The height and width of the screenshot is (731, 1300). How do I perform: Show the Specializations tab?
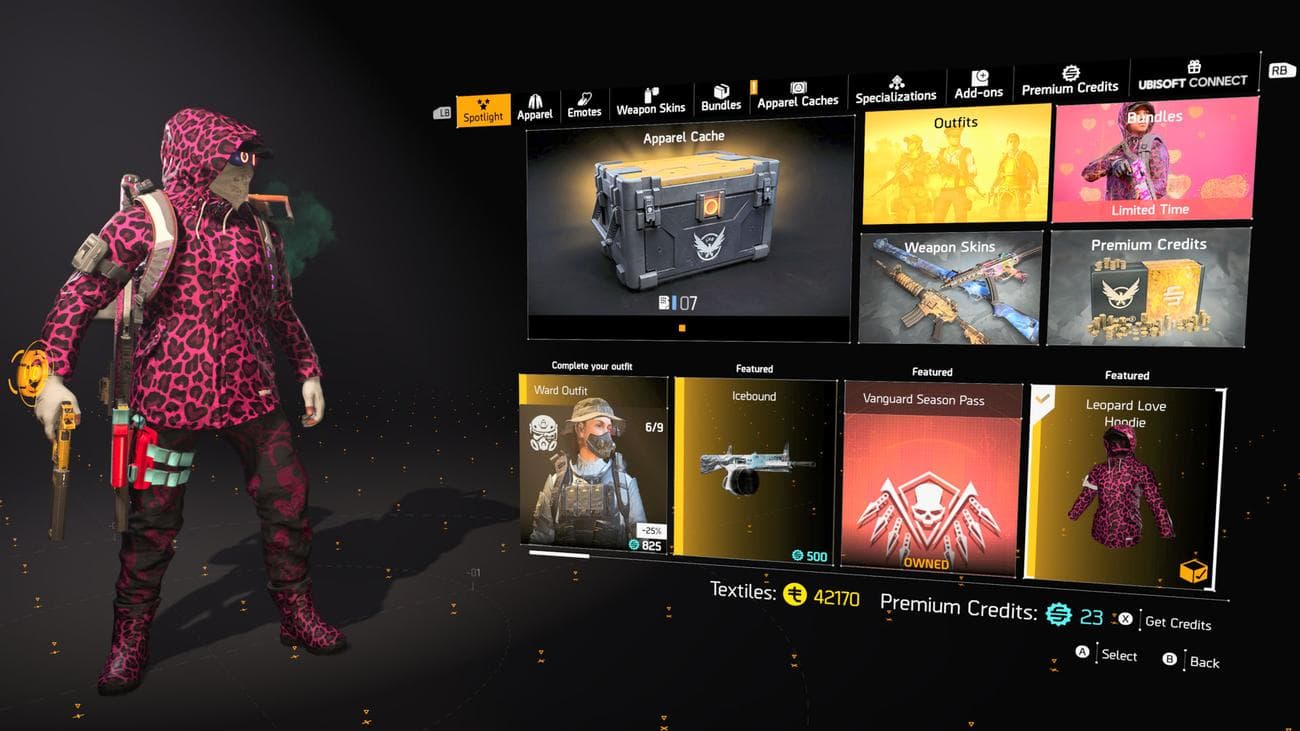click(896, 90)
